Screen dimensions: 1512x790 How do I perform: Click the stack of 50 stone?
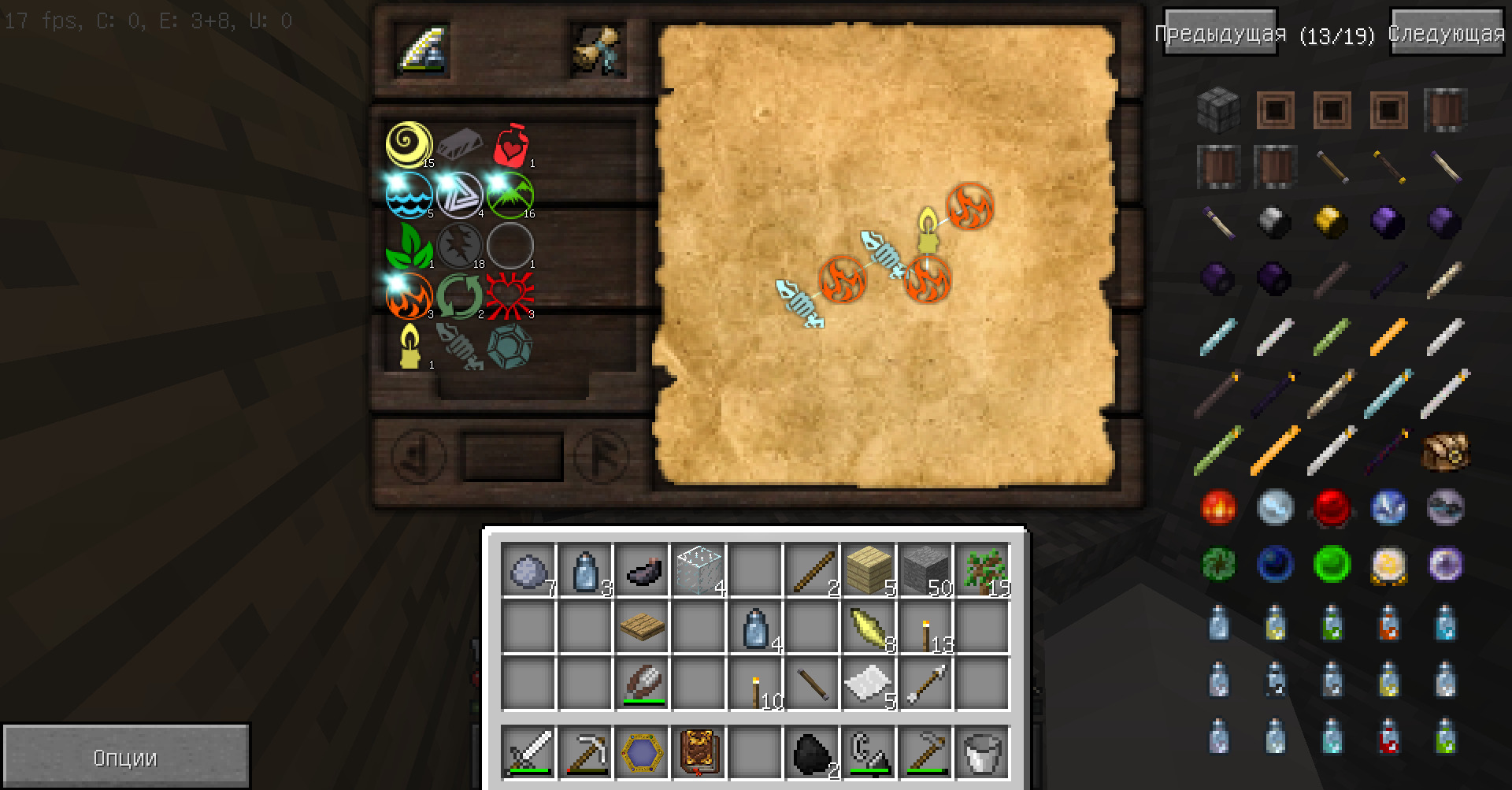(925, 570)
